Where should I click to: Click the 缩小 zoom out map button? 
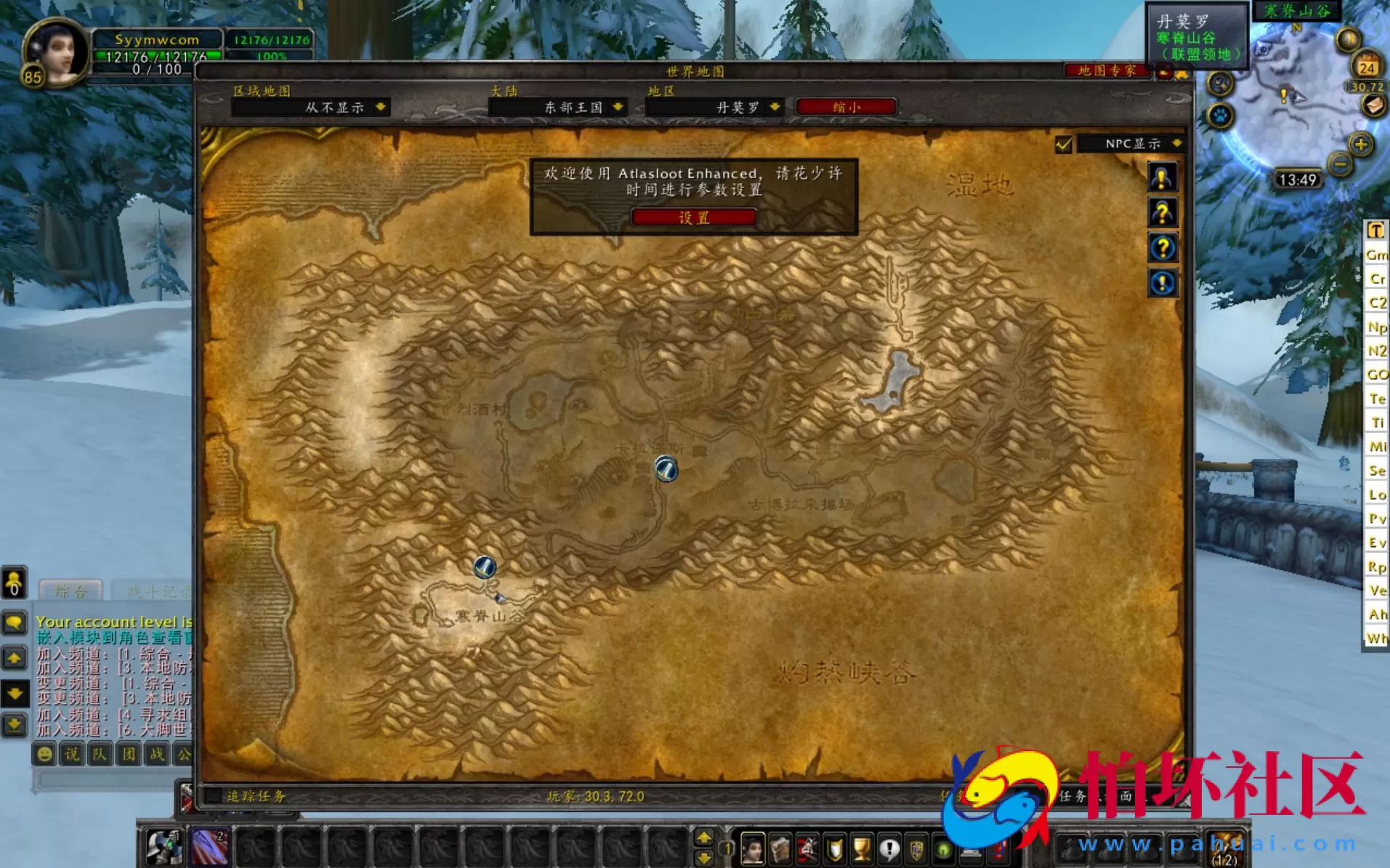coord(846,107)
